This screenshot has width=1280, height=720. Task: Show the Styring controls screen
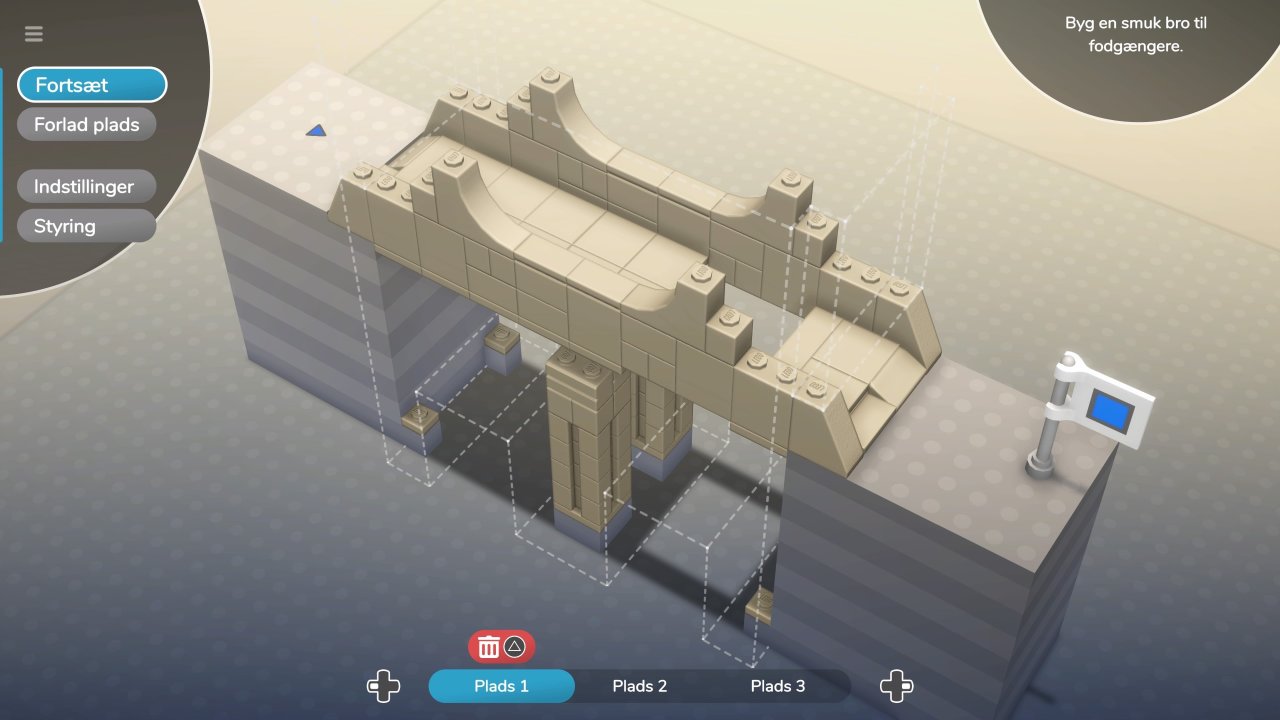pyautogui.click(x=86, y=226)
